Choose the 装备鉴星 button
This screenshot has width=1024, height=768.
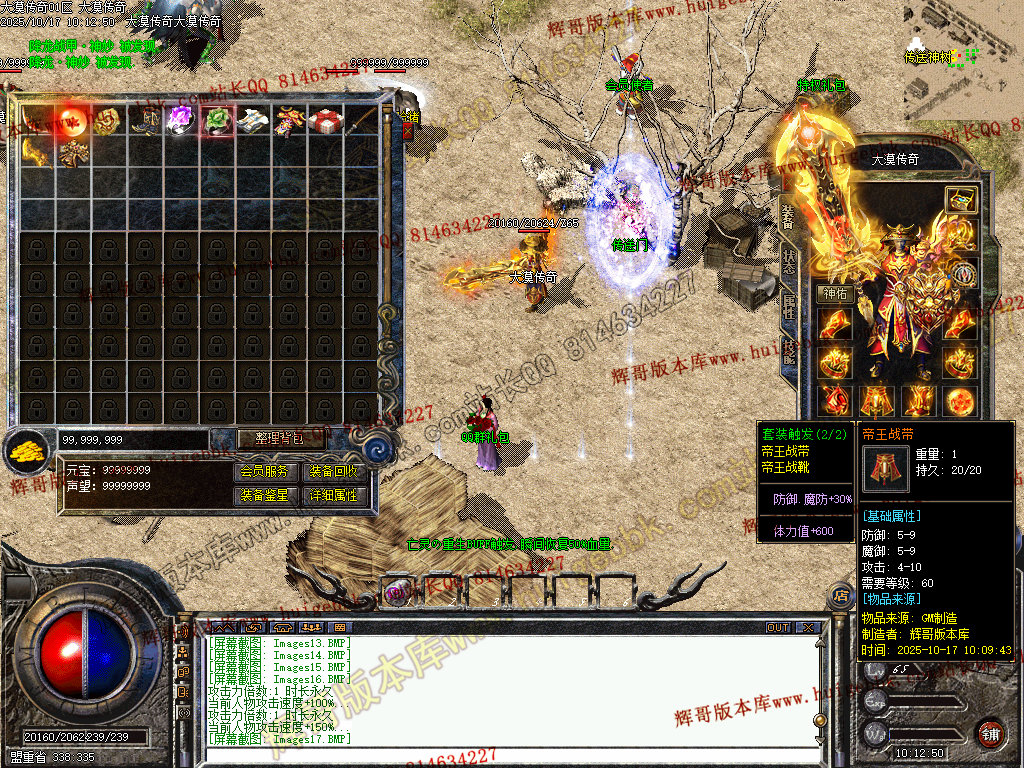coord(265,495)
